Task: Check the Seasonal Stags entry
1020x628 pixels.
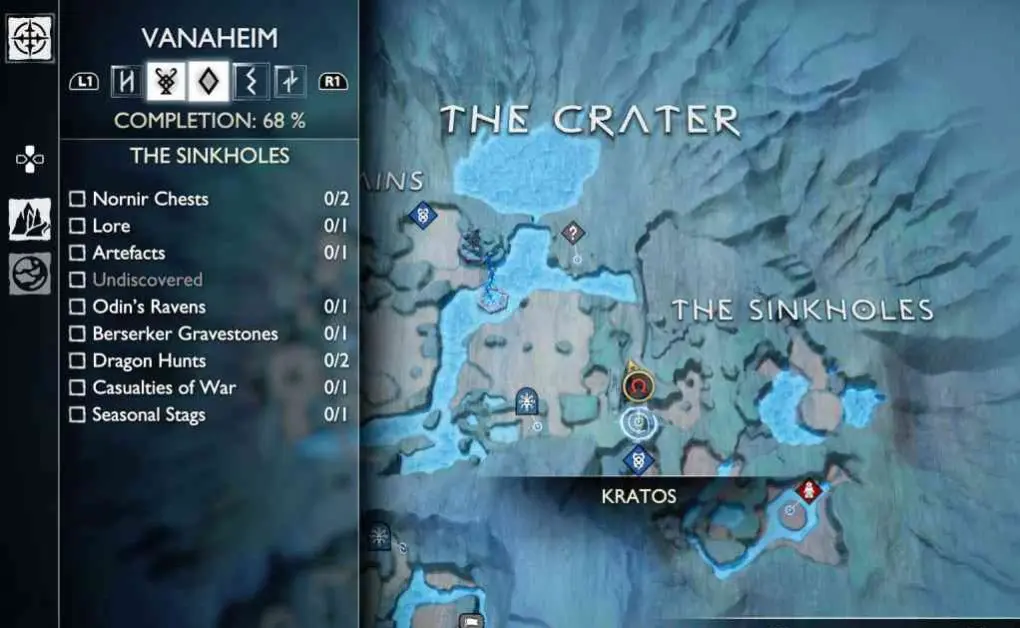Action: [77, 415]
